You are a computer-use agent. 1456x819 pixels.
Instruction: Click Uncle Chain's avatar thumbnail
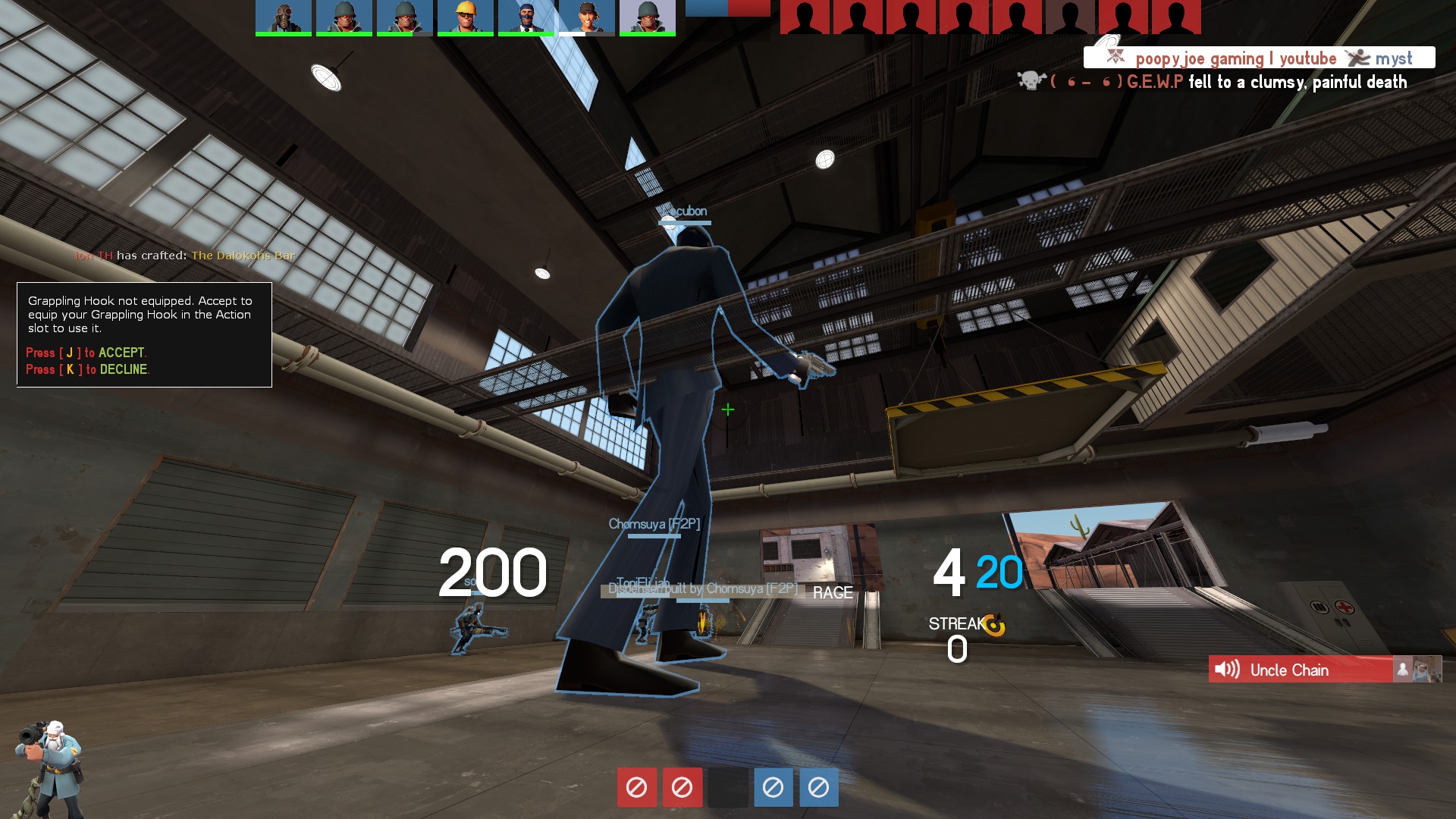1426,670
